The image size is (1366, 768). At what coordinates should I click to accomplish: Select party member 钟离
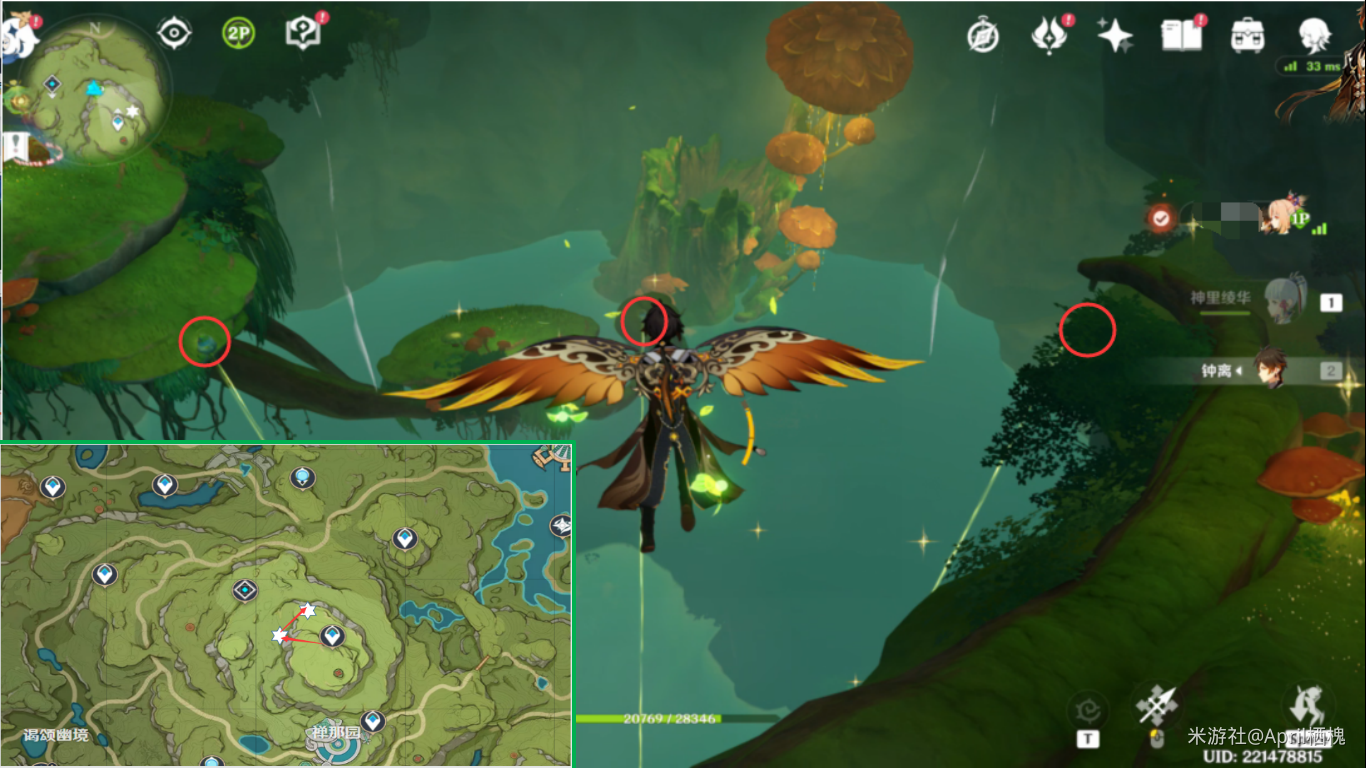pos(1270,371)
